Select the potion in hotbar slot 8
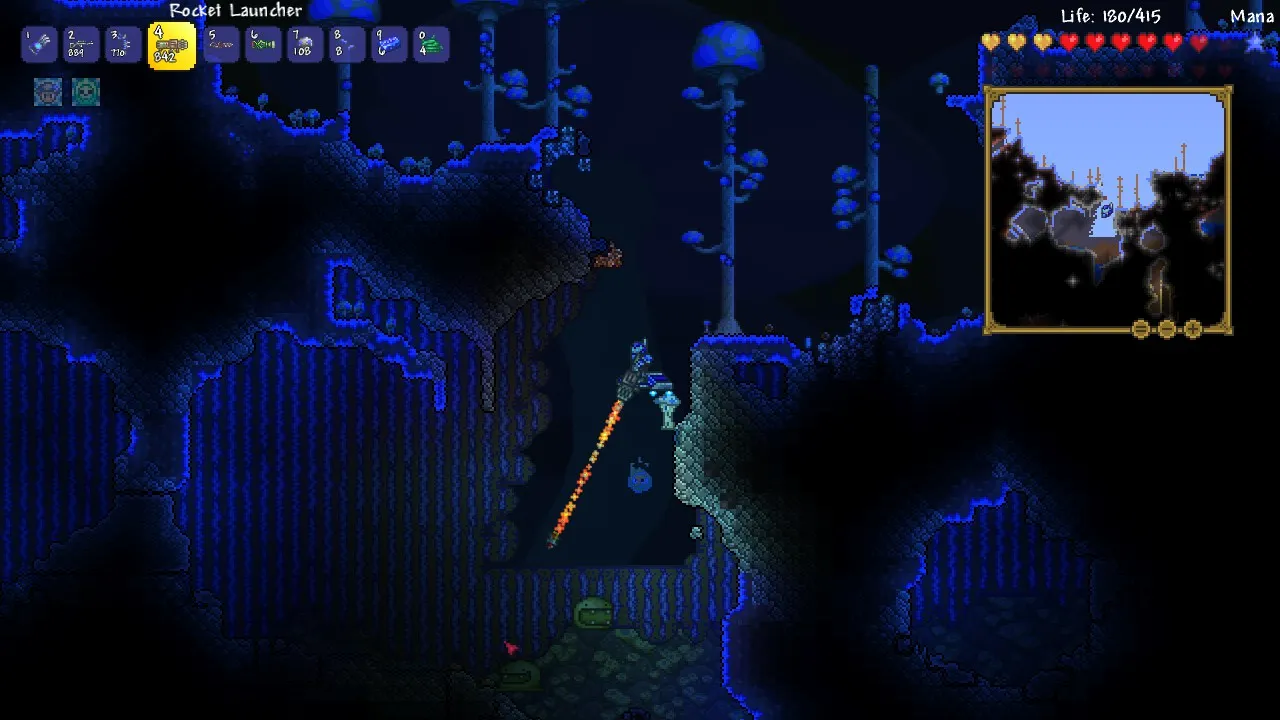The height and width of the screenshot is (720, 1280). [347, 44]
